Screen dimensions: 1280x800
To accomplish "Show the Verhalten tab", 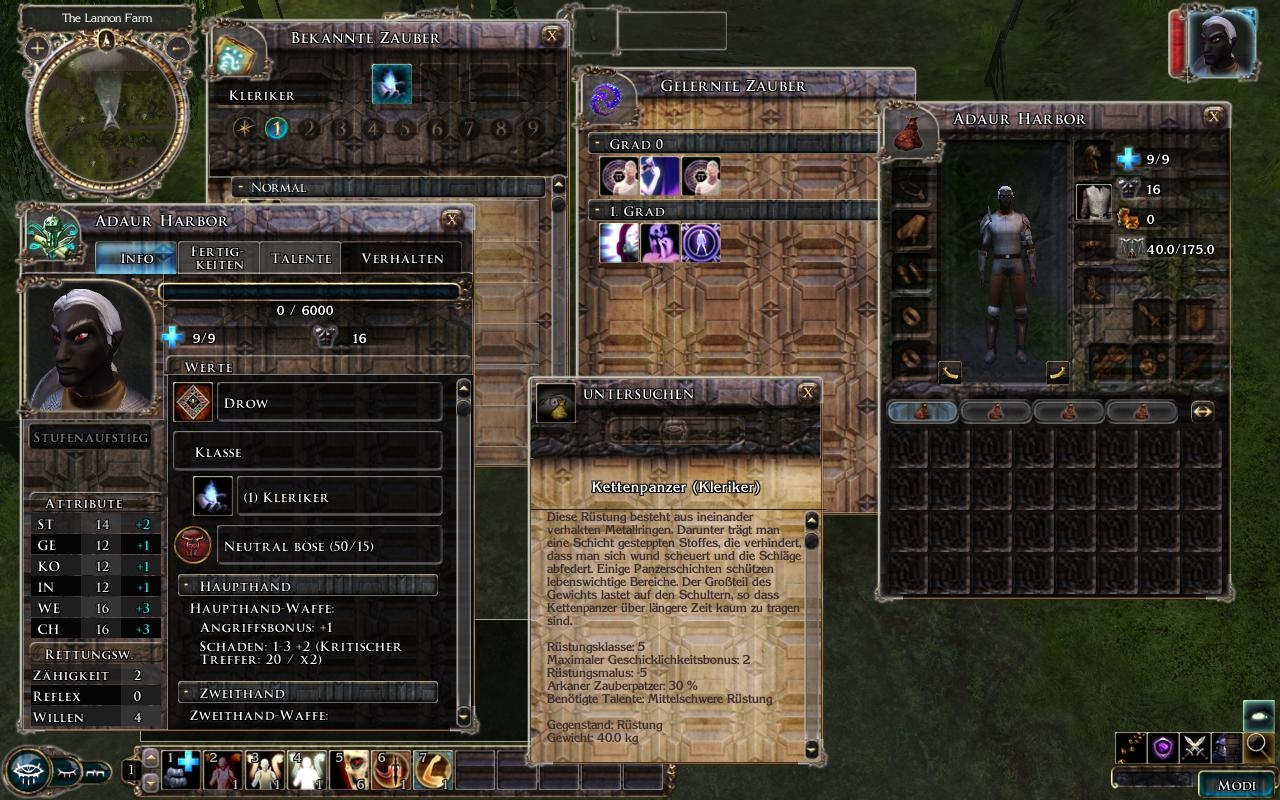I will [402, 258].
